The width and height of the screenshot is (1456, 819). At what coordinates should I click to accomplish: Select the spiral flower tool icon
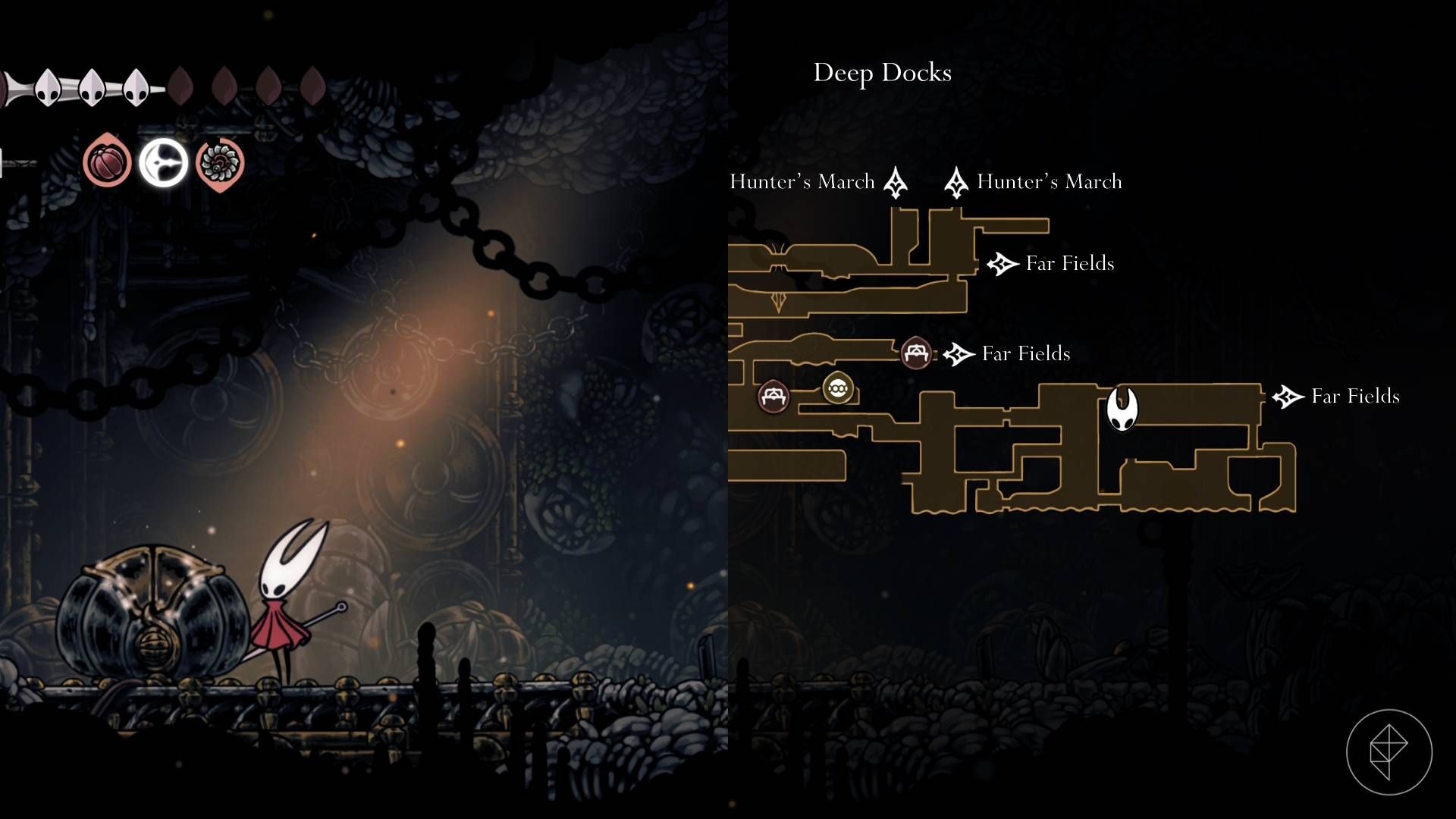(220, 163)
